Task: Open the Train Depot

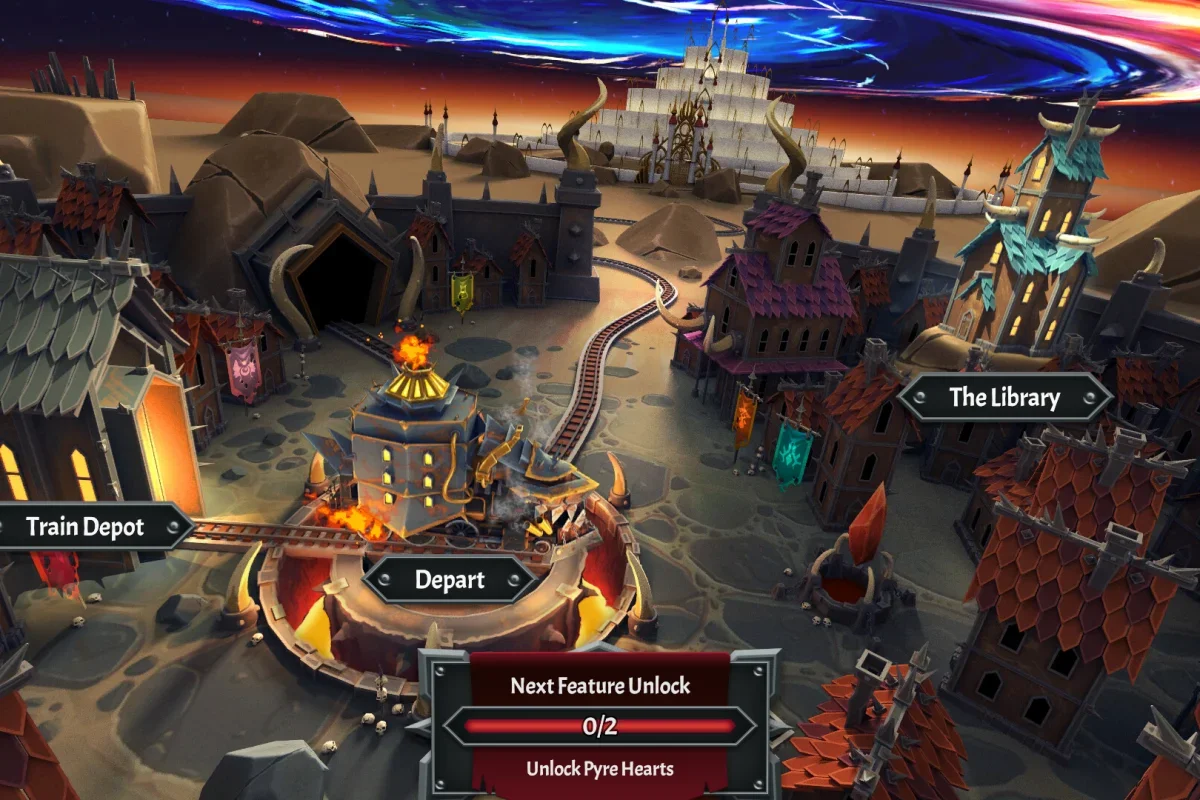Action: 86,527
